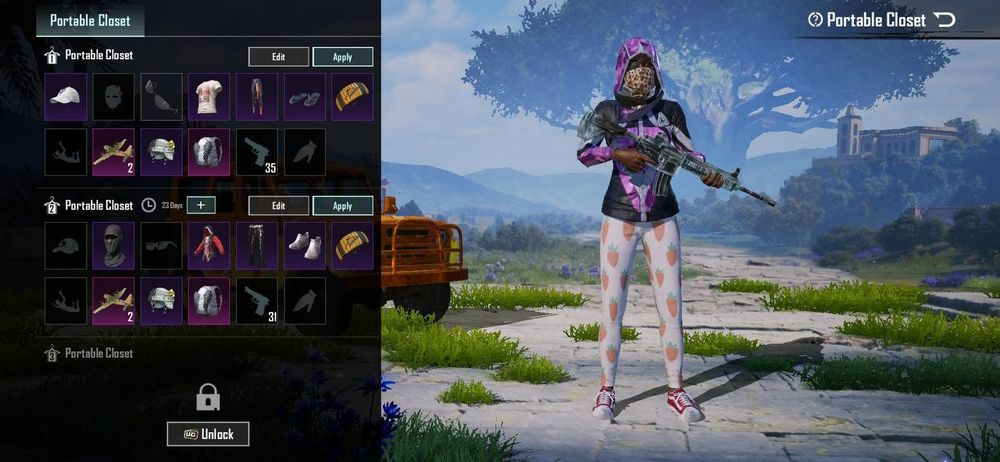Choose the pistol slot numbered 35
Image resolution: width=1000 pixels, height=462 pixels.
click(257, 152)
